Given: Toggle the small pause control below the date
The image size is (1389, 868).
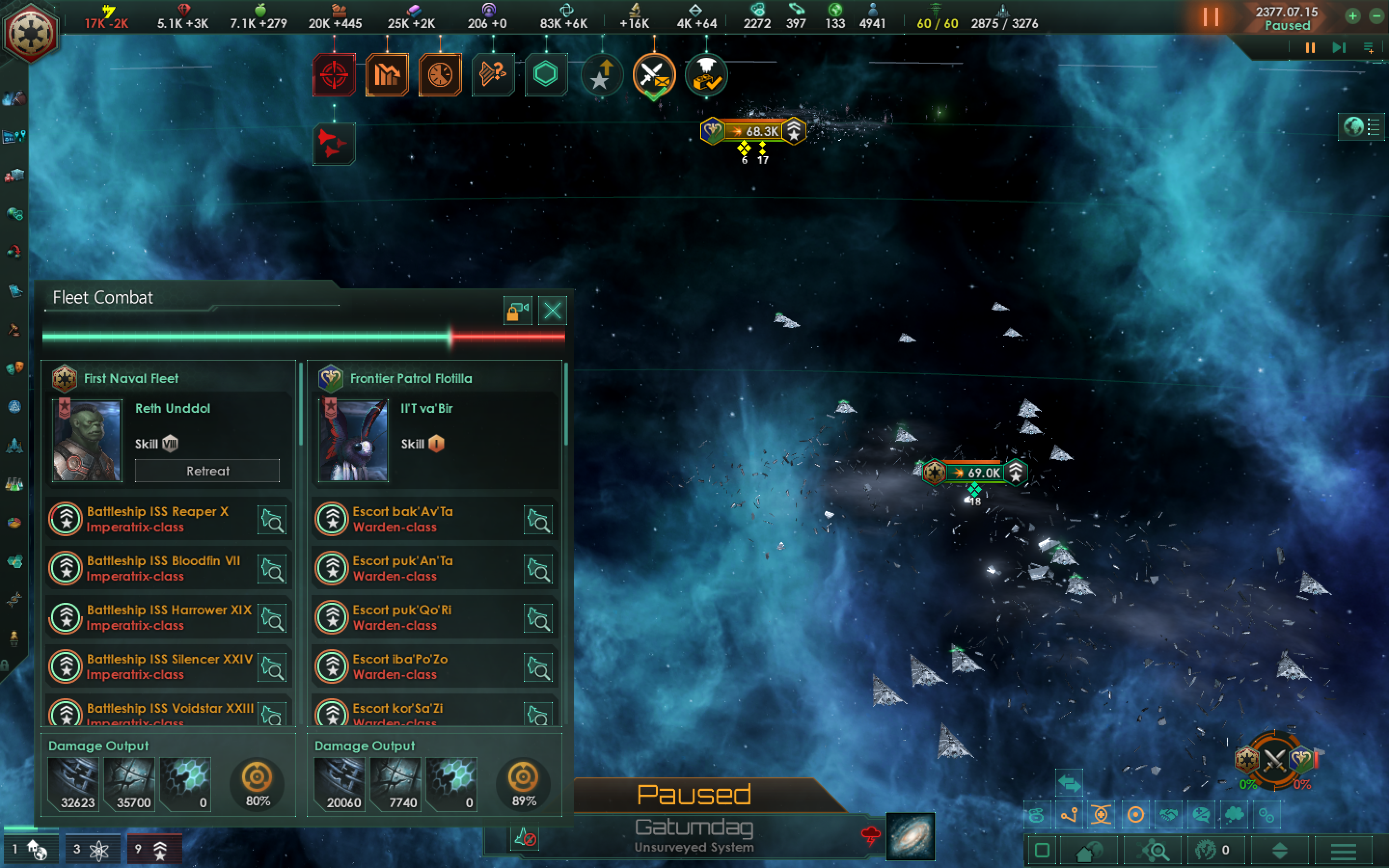Looking at the screenshot, I should (x=1309, y=48).
